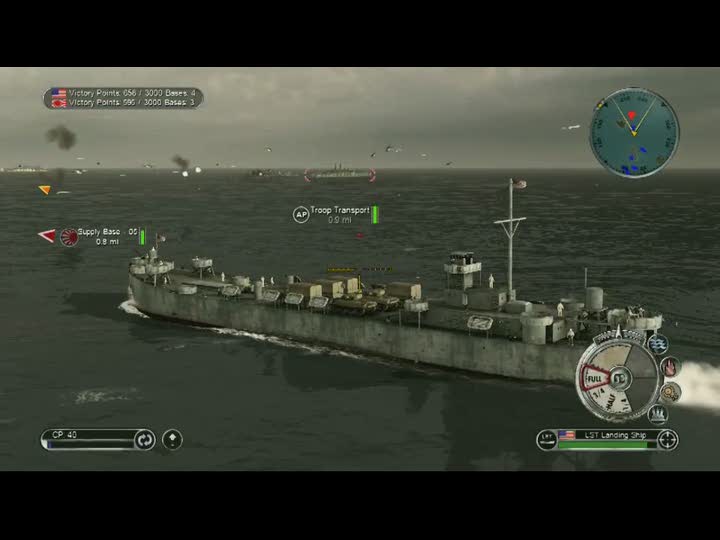Select the Troop Transport AP marker
The width and height of the screenshot is (720, 540).
[300, 214]
